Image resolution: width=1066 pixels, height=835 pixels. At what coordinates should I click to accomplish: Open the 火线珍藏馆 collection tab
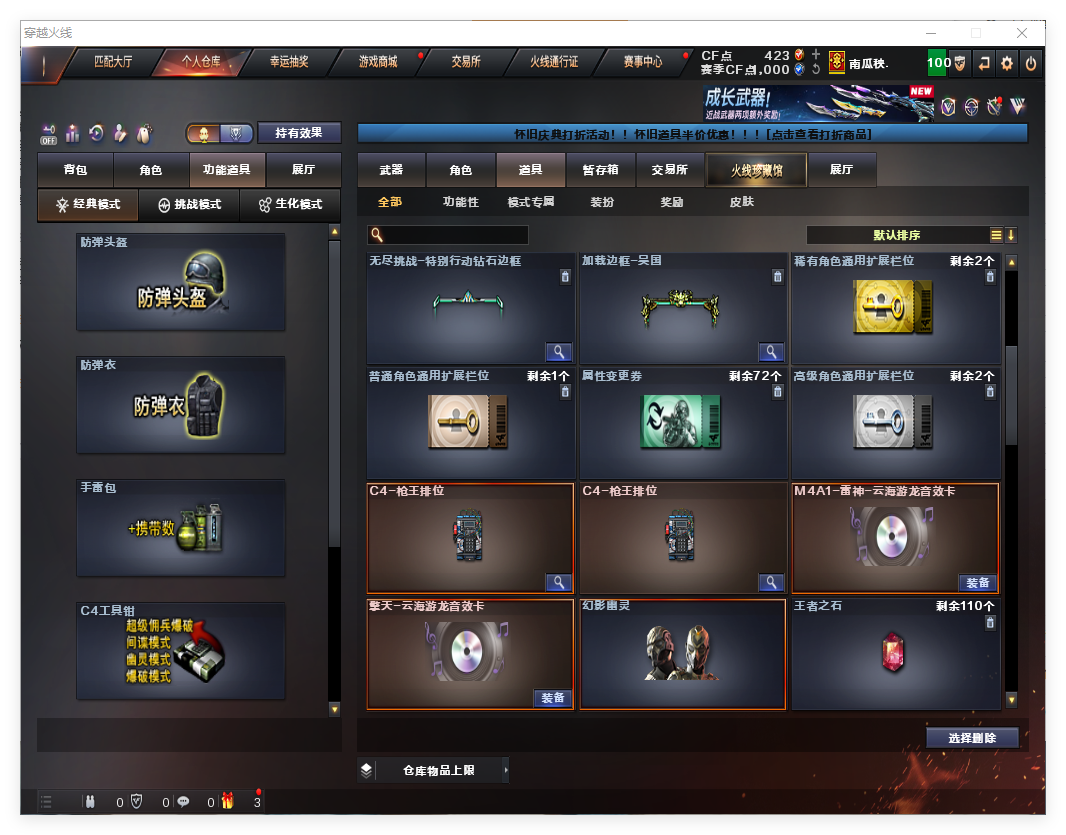click(x=756, y=170)
